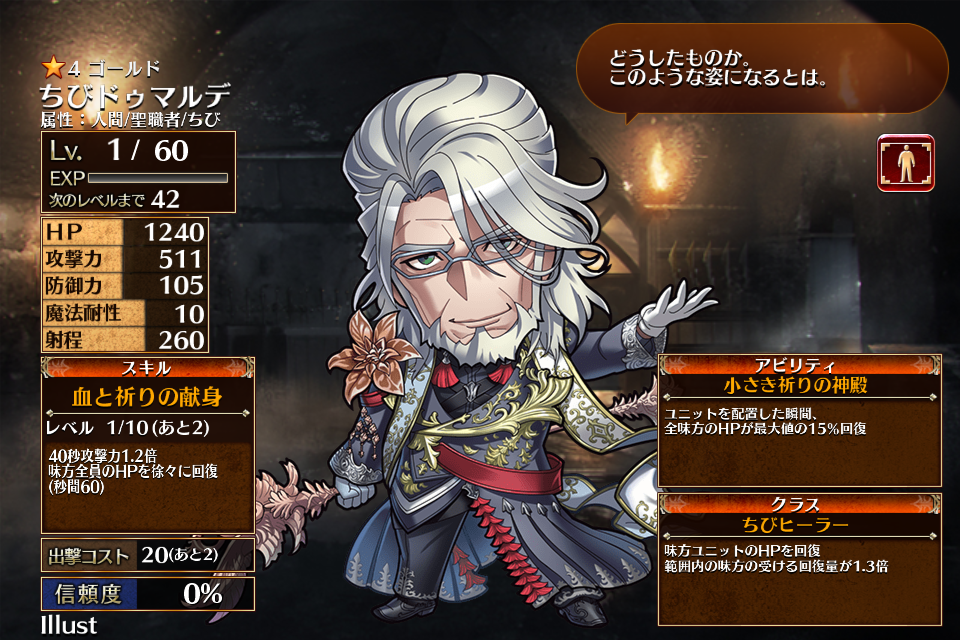Select the 小さき祈りの神殿 ability panel
The image size is (960, 640).
coord(800,384)
